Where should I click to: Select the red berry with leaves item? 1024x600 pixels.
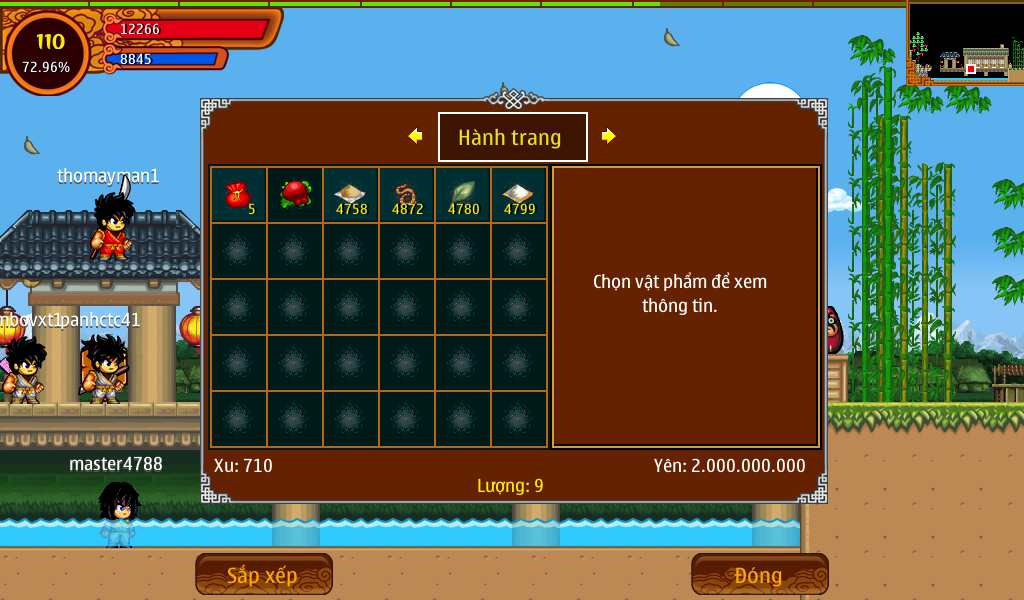295,195
